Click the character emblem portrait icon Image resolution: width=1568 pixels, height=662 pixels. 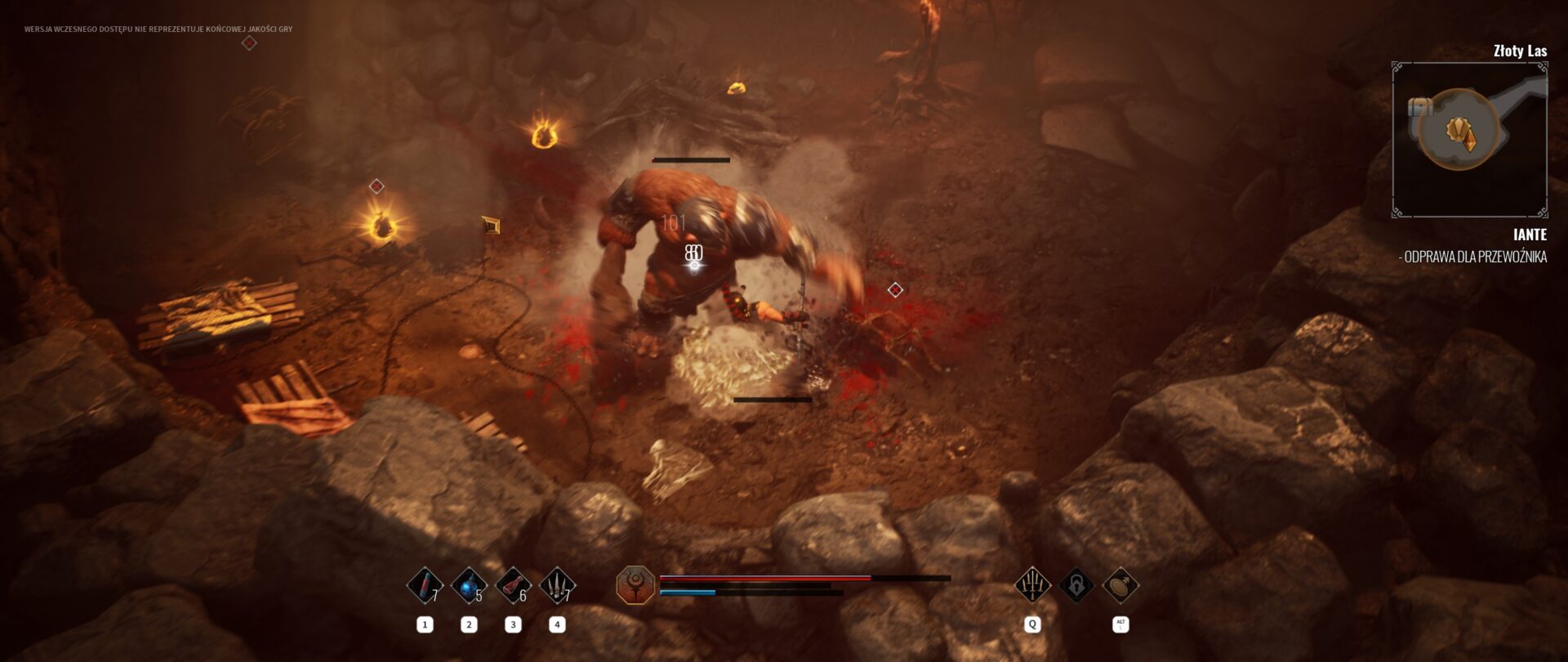pos(635,585)
